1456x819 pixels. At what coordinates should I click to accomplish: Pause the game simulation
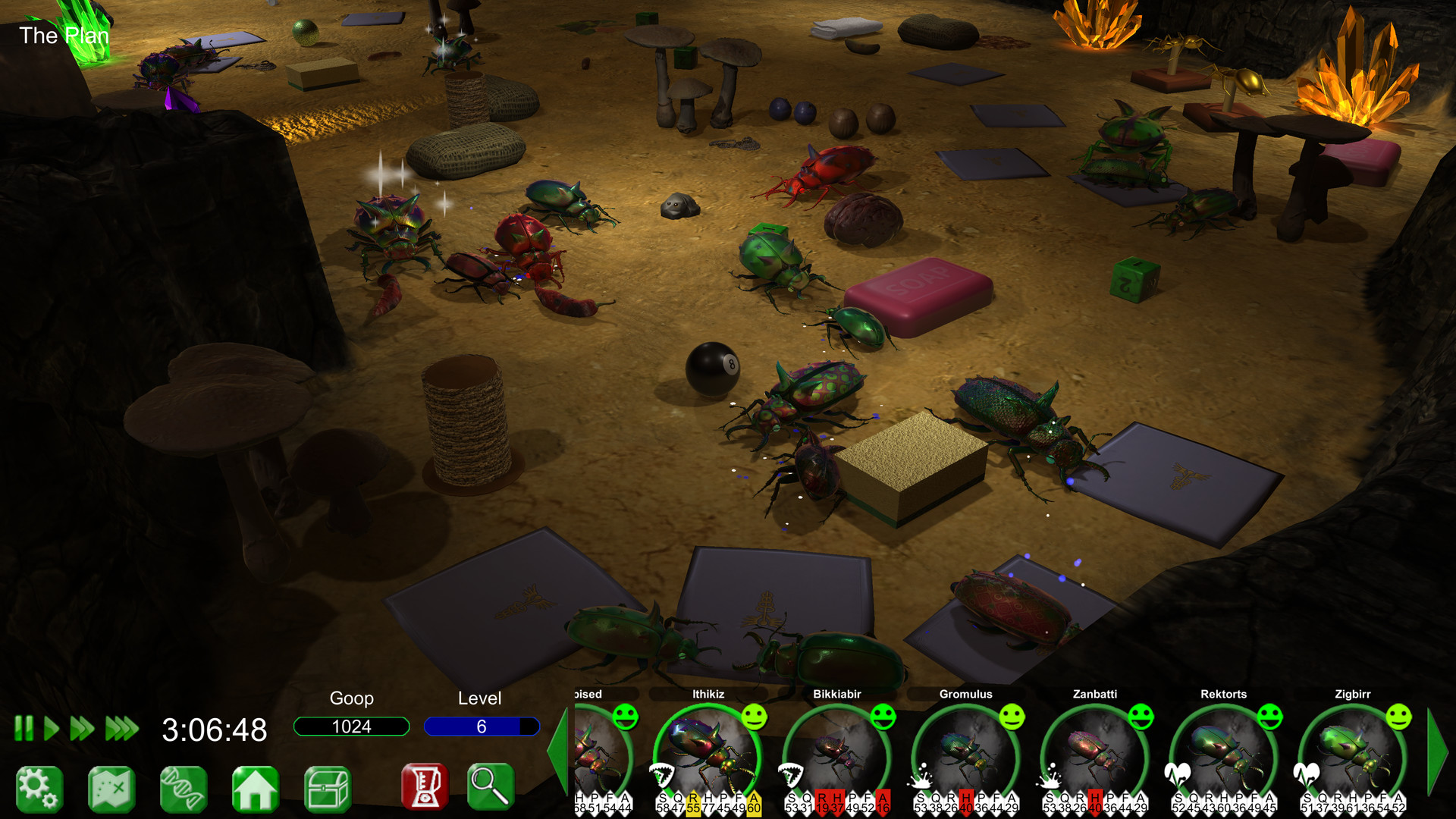pos(24,730)
